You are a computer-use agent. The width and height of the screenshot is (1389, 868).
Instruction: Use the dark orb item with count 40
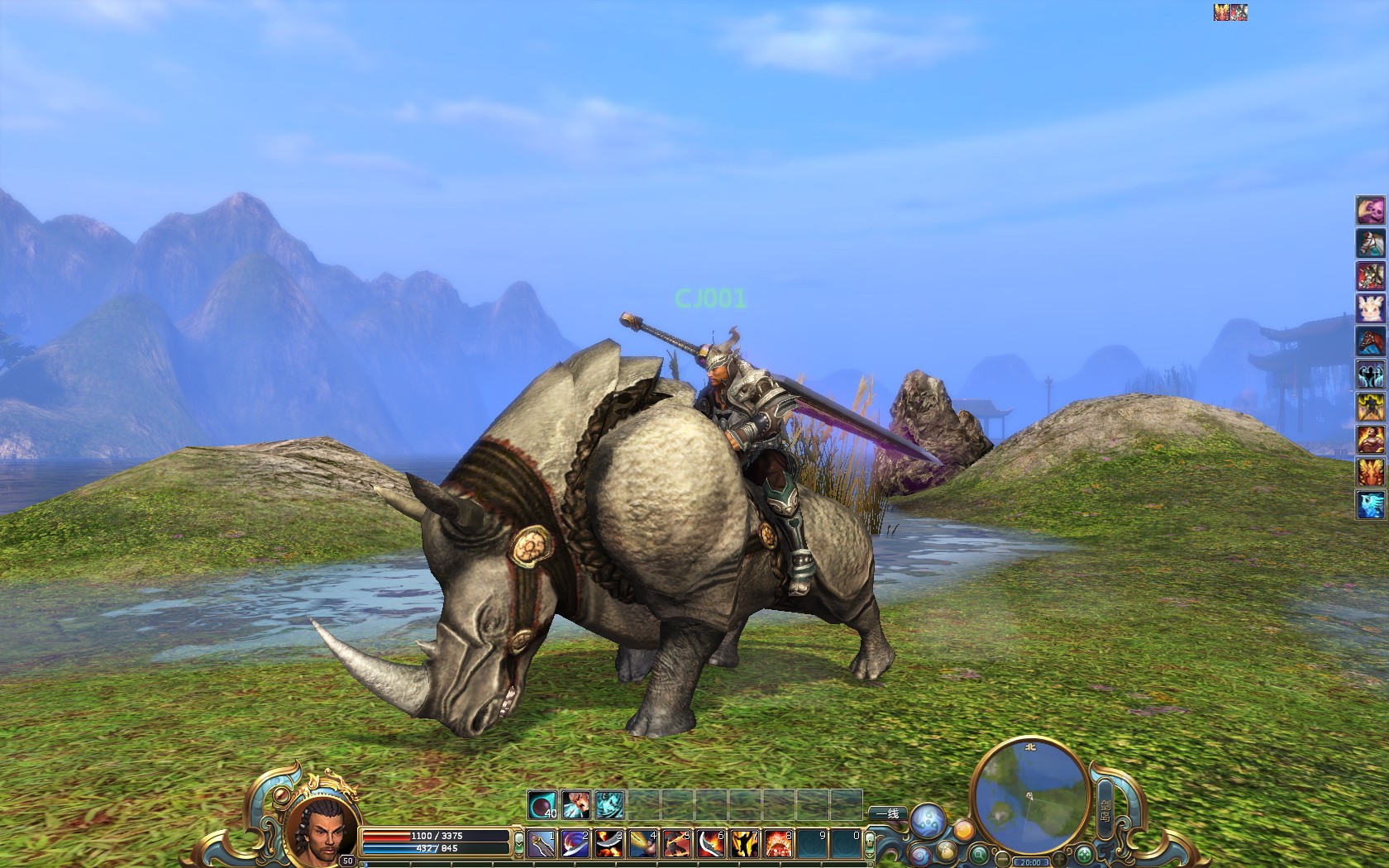point(542,804)
